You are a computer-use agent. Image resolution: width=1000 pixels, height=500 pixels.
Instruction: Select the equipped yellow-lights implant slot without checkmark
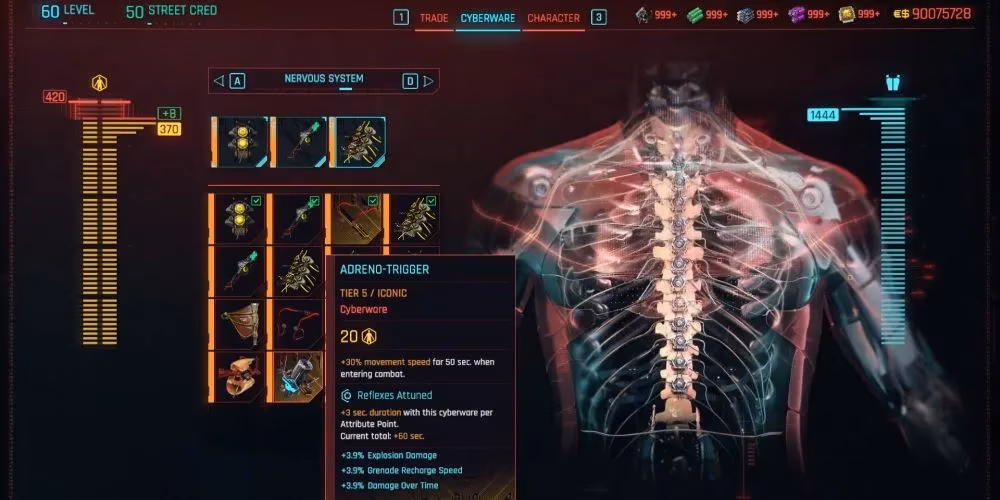pos(240,142)
